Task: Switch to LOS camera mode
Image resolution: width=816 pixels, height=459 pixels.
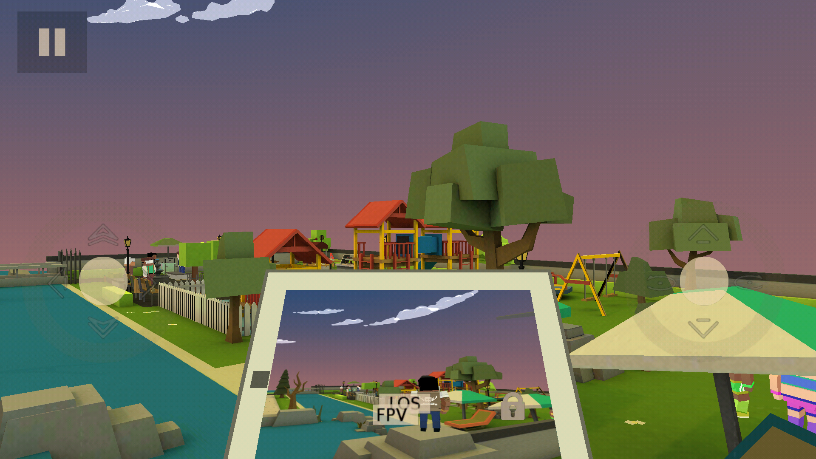Action: point(405,402)
